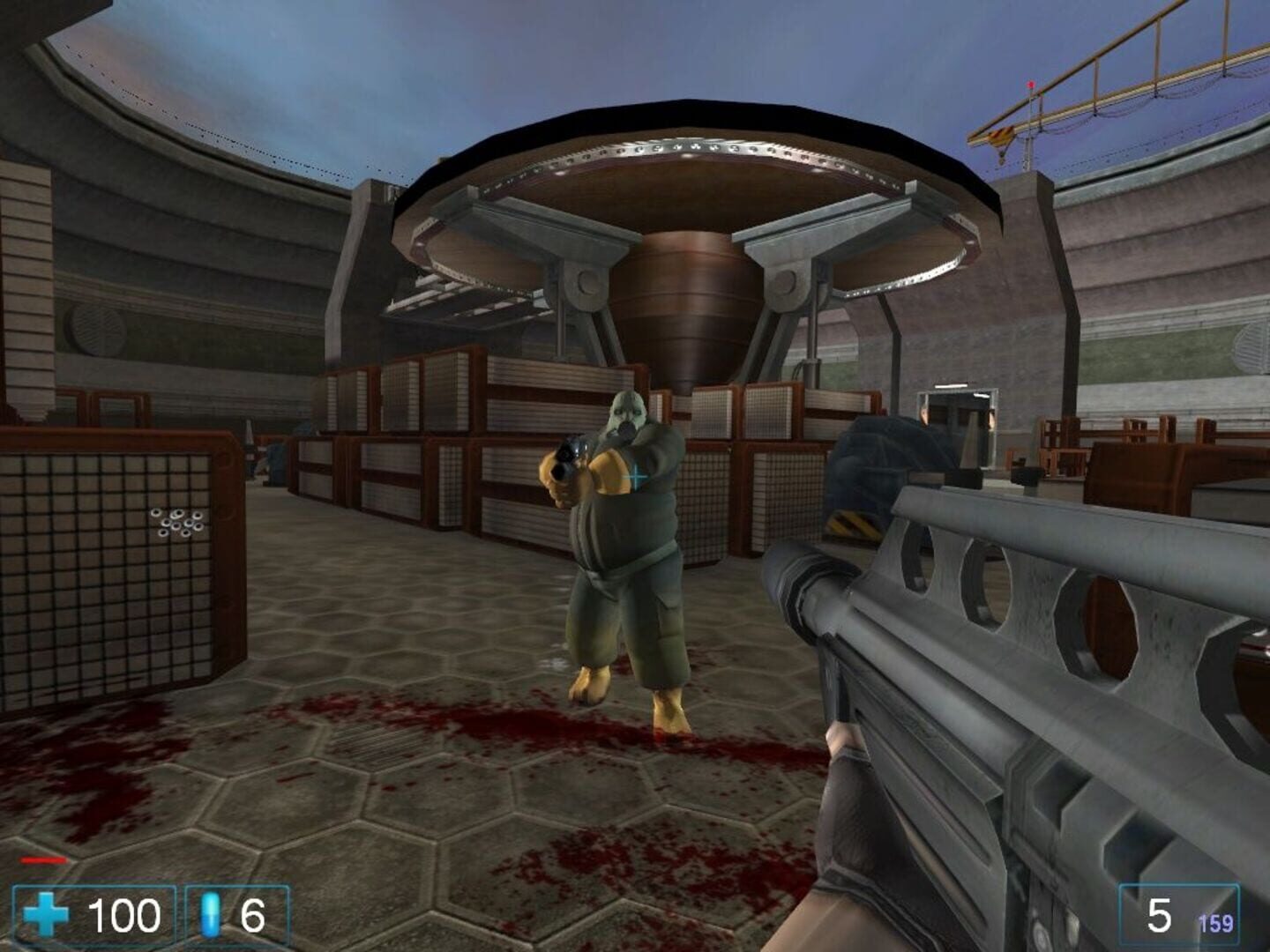Click the crosshair reticle at screen center
This screenshot has width=1270, height=952.
coord(635,476)
